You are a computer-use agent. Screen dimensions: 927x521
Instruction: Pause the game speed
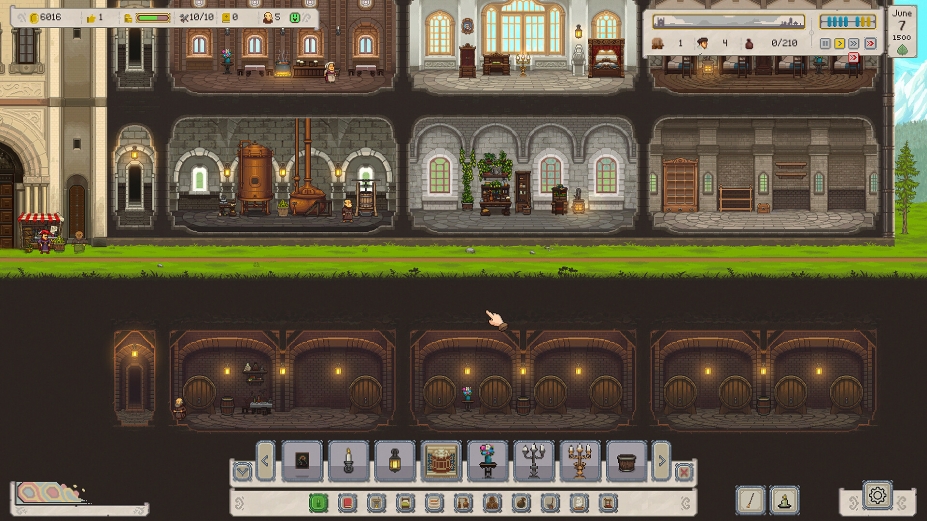[x=825, y=44]
